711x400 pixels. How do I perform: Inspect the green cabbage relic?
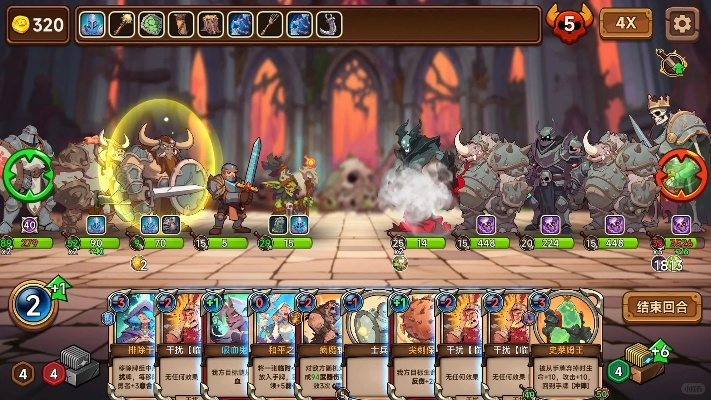click(x=151, y=24)
